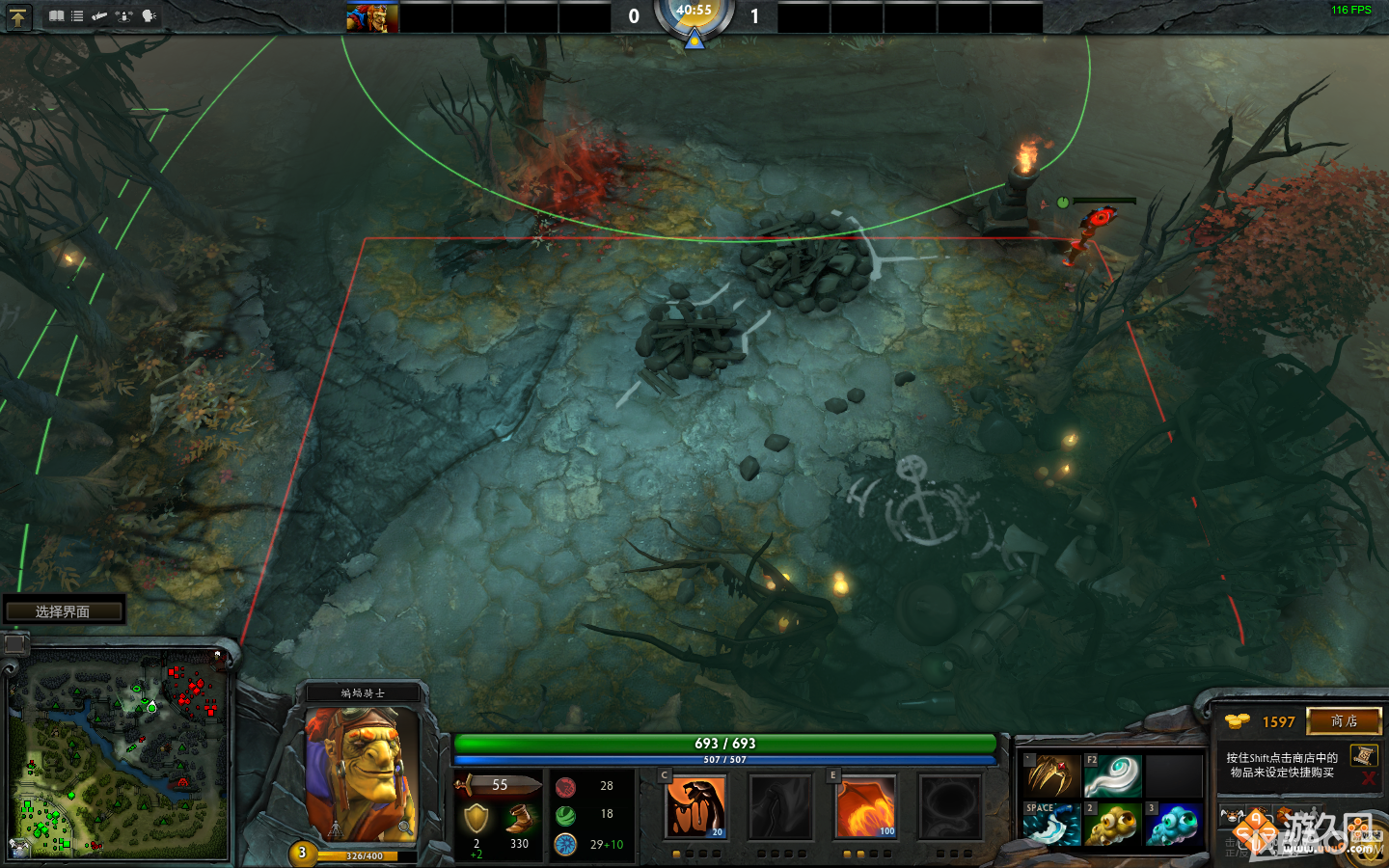Click the courier icon in top toolbar

pos(100,16)
